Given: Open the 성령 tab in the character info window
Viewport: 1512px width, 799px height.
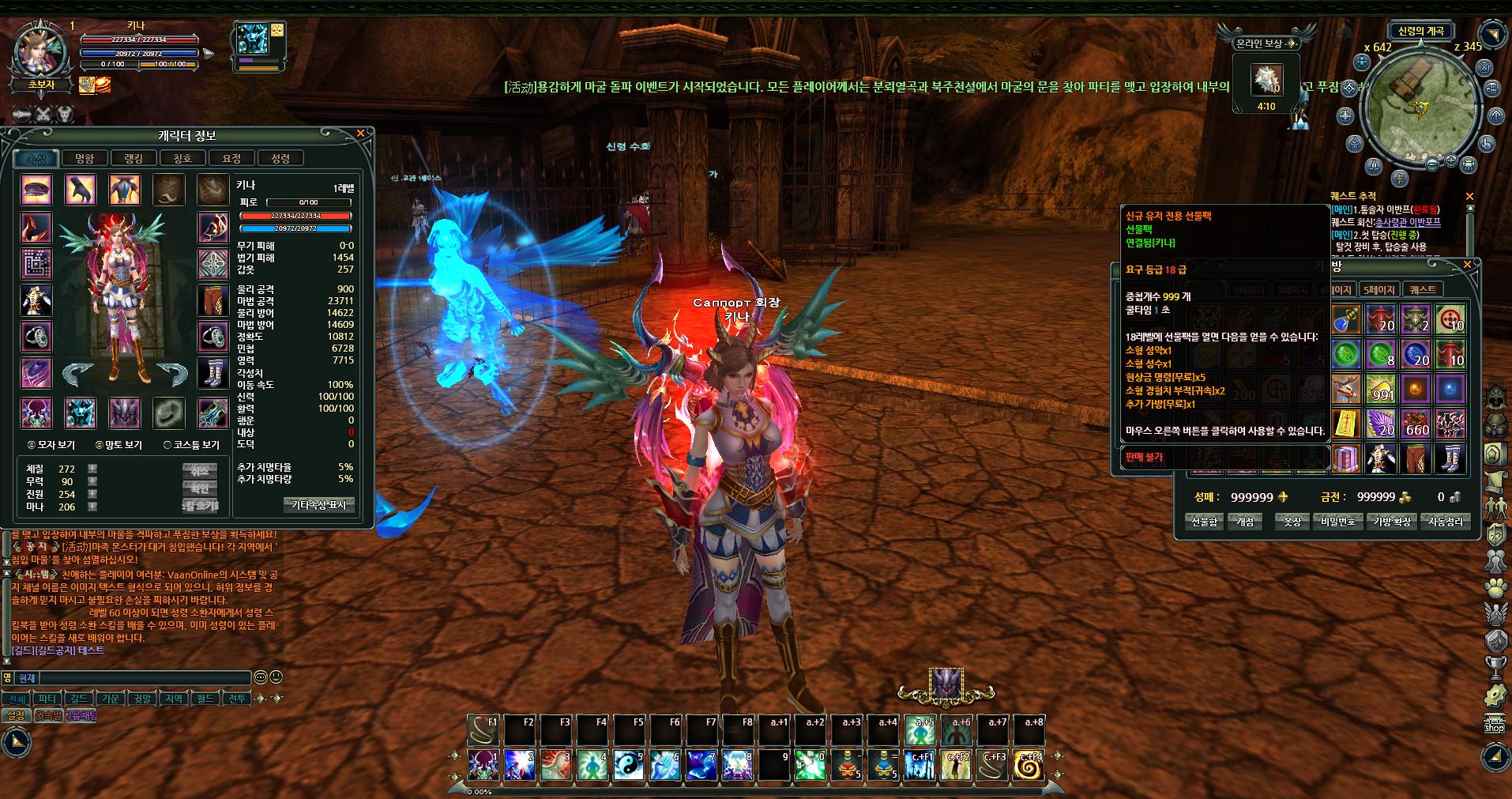Looking at the screenshot, I should (280, 157).
